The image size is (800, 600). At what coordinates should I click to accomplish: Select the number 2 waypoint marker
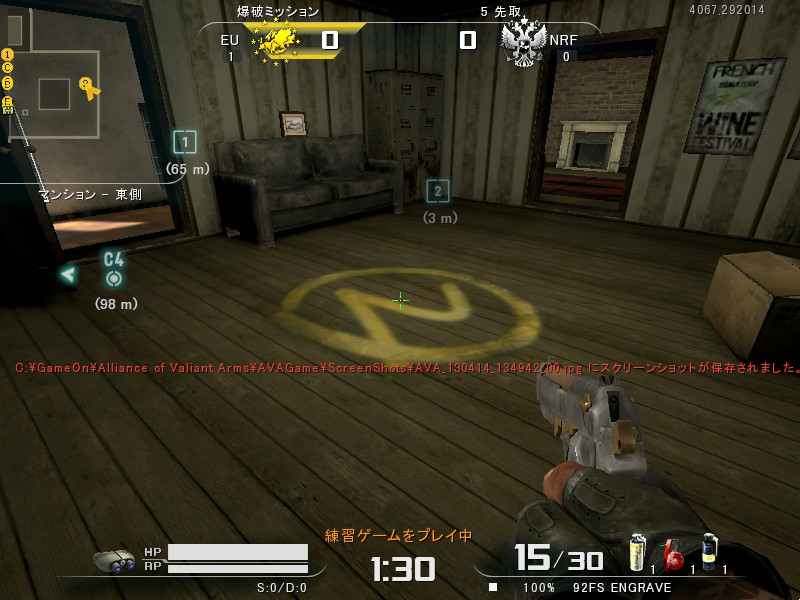click(x=437, y=191)
